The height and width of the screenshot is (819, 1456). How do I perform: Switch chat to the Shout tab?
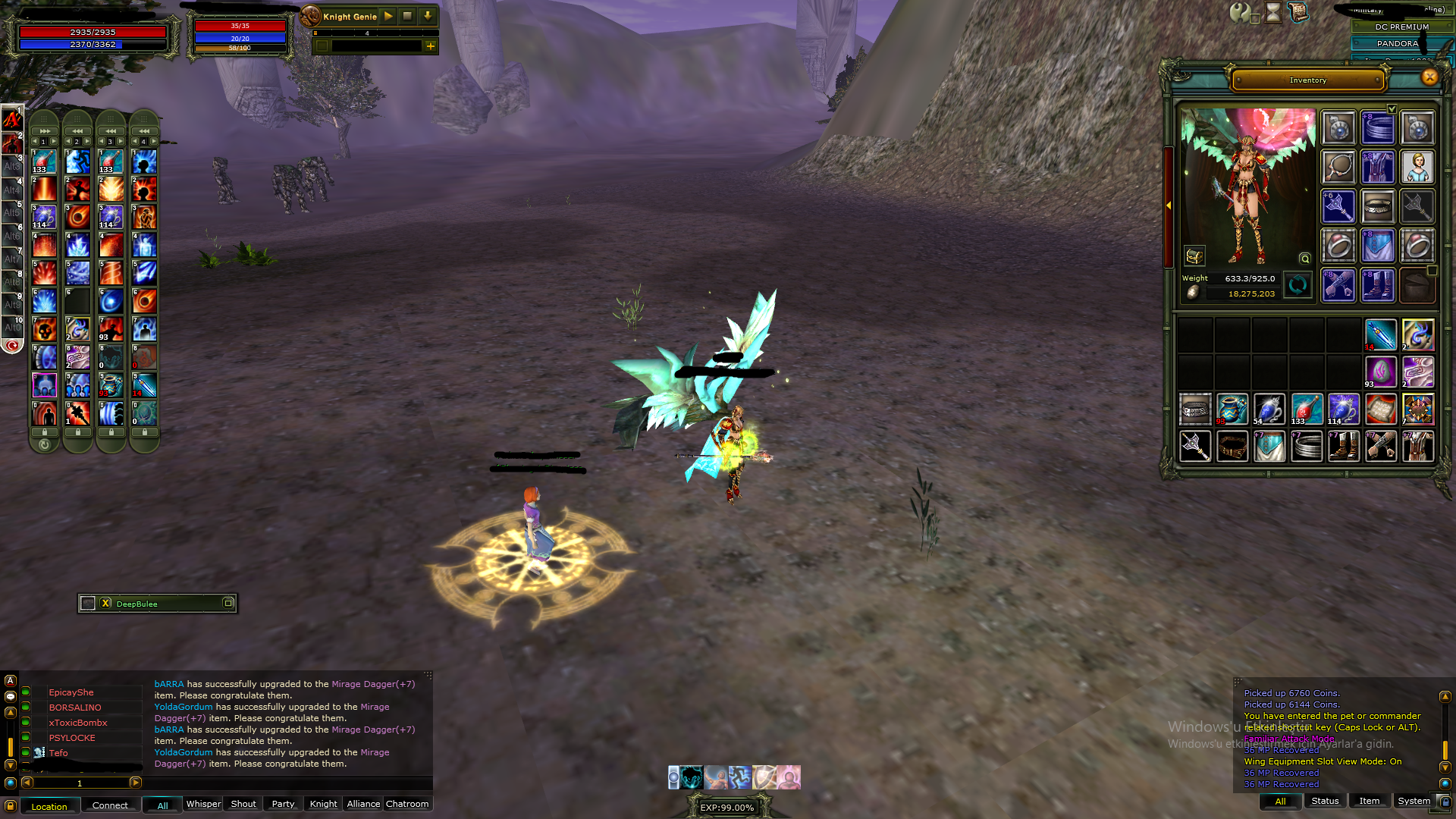pos(243,804)
